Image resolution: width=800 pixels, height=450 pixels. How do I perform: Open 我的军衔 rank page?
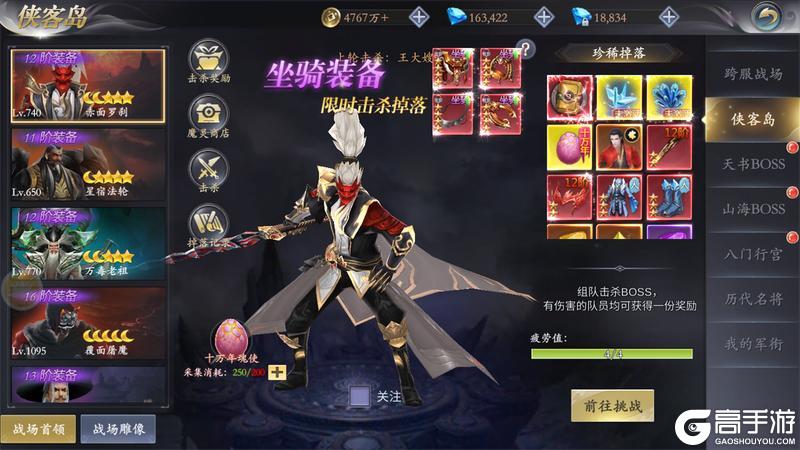pos(754,344)
